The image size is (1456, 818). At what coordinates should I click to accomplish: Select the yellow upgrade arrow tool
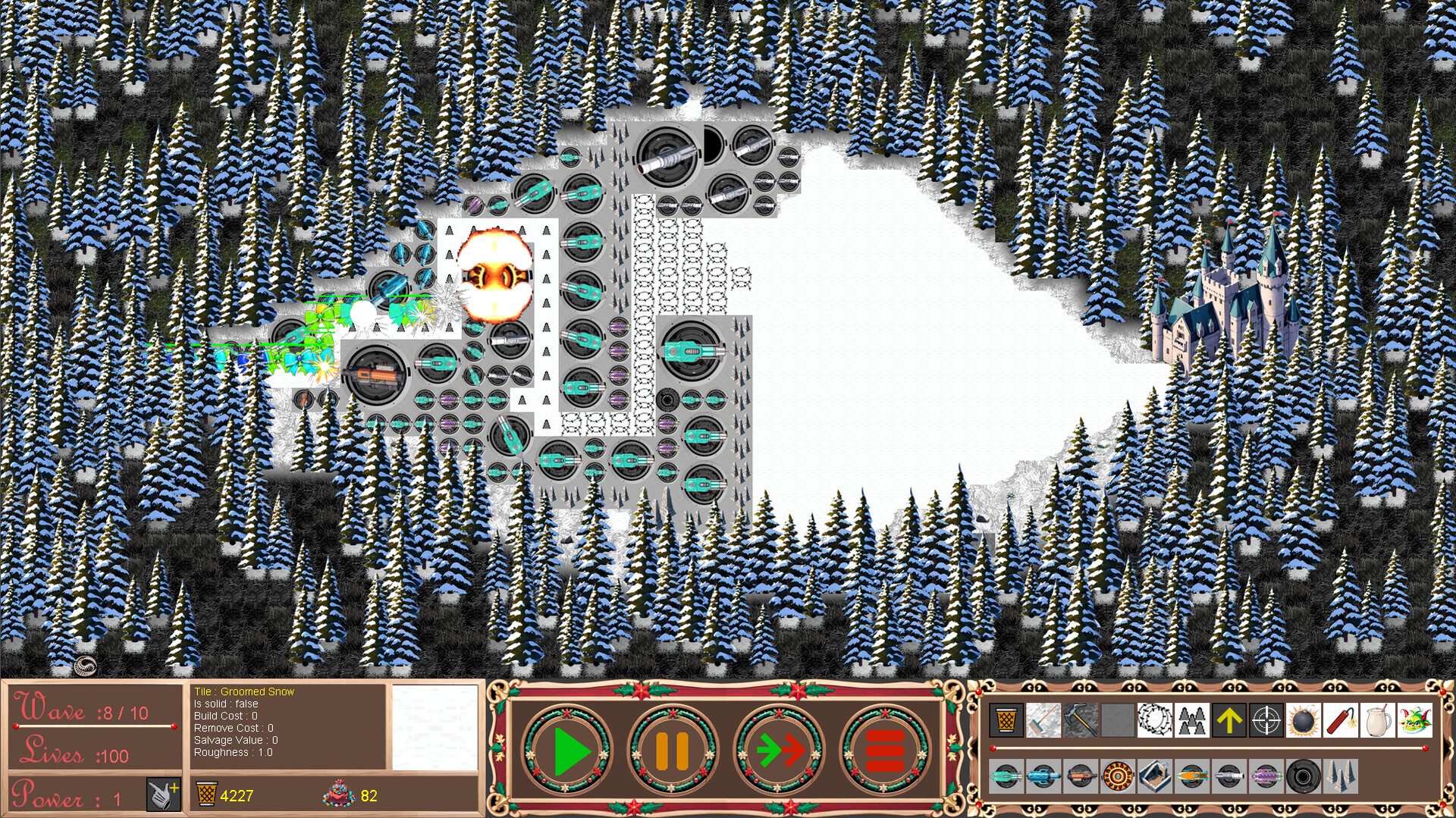coord(1229,720)
